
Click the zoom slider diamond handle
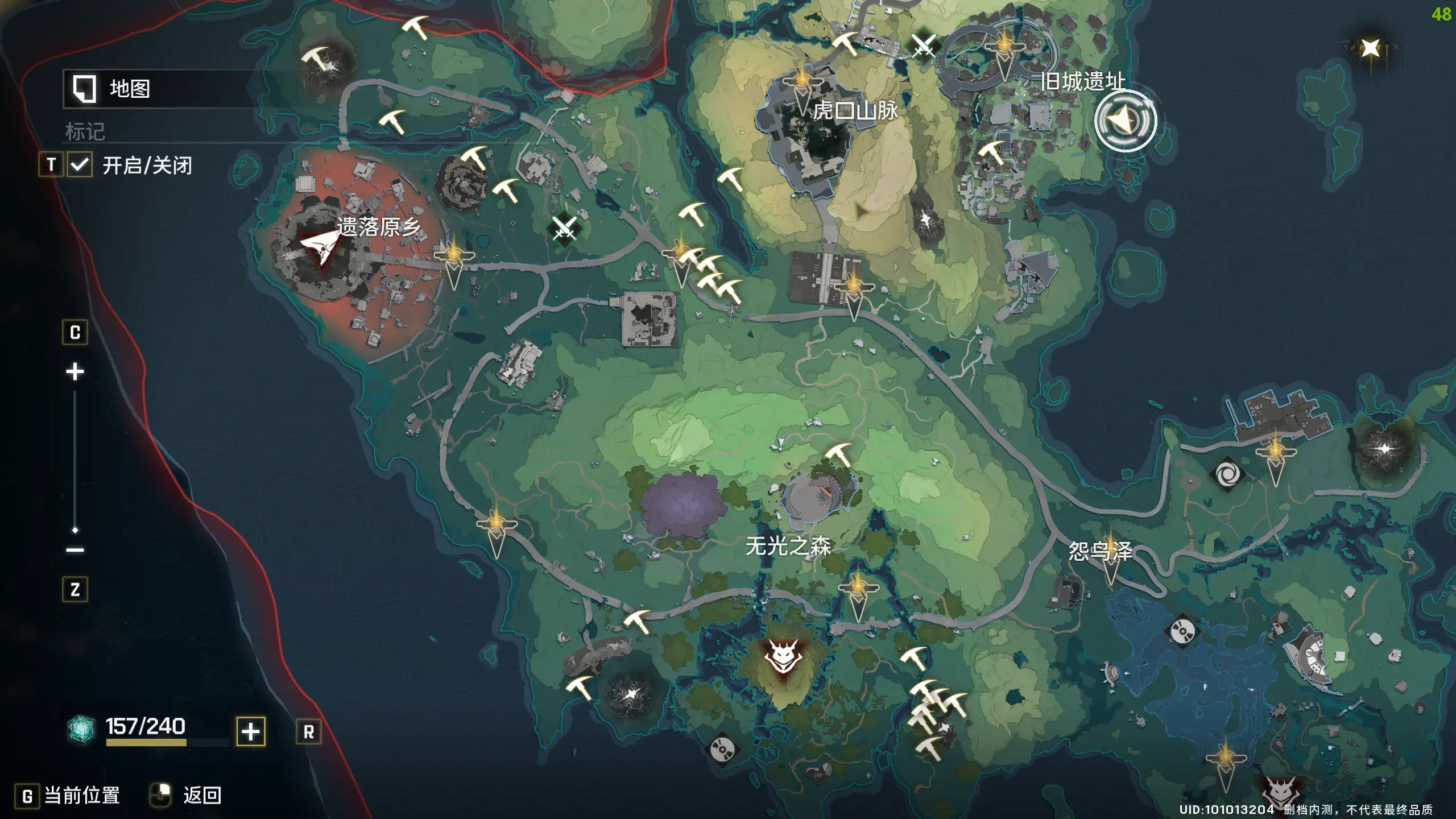coord(75,530)
